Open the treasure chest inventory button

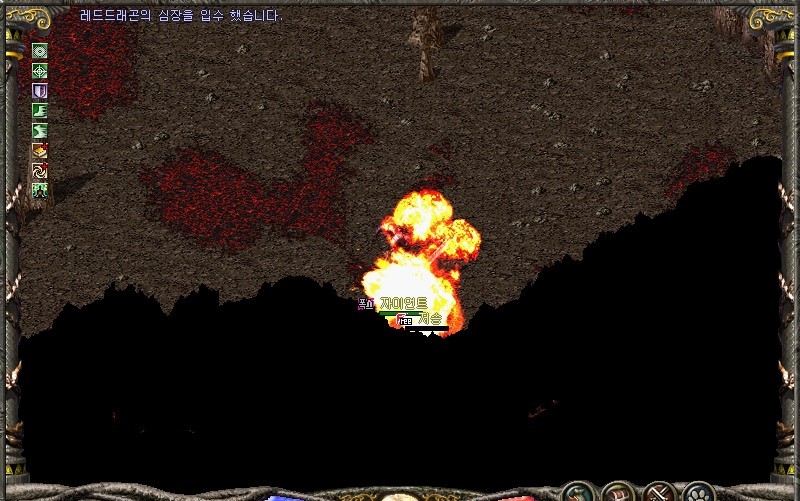616,492
